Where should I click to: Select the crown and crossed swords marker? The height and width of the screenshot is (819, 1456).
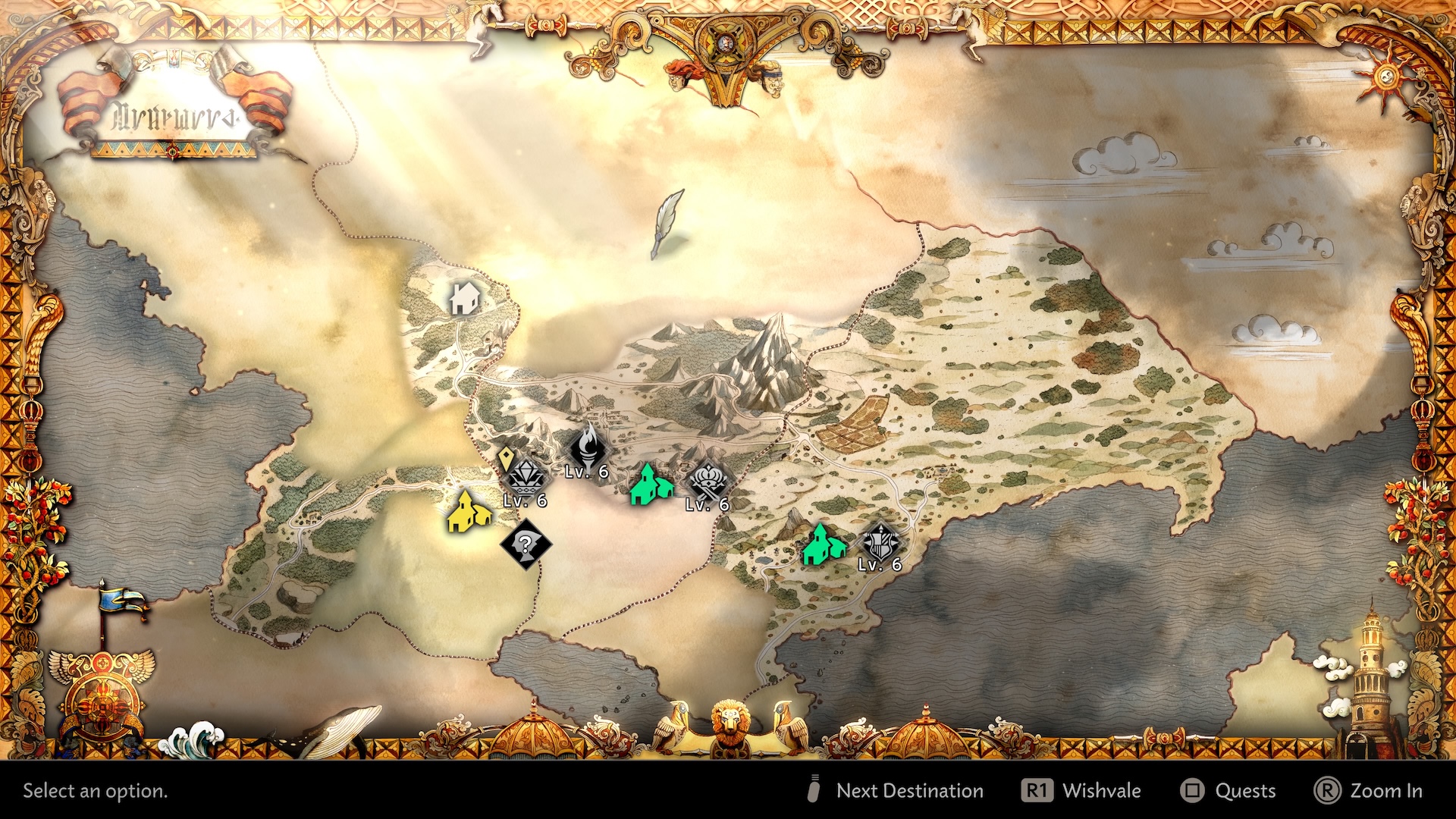coord(708,481)
